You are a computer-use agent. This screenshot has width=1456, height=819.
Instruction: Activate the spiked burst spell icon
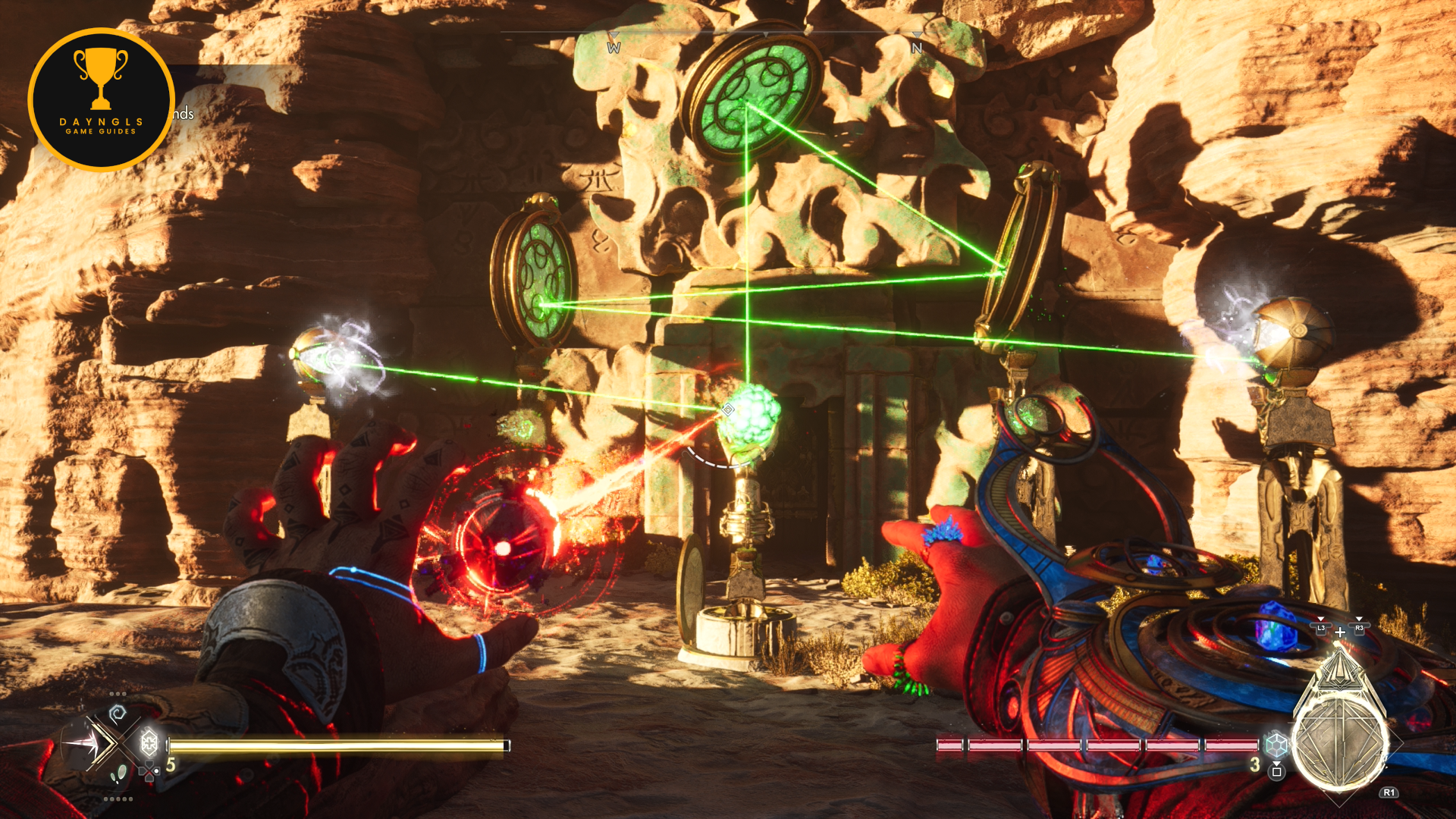click(83, 744)
